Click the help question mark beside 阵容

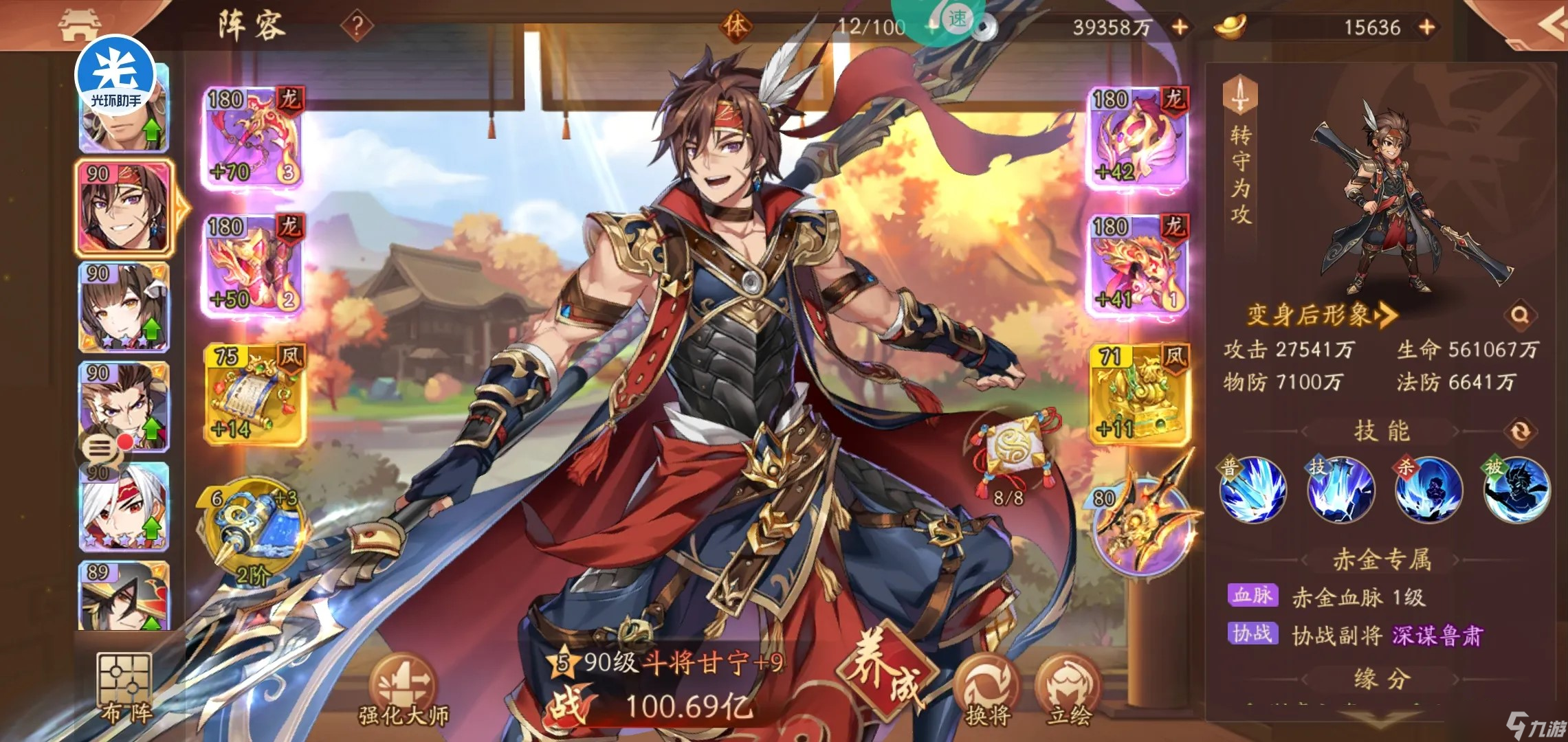pos(357,27)
